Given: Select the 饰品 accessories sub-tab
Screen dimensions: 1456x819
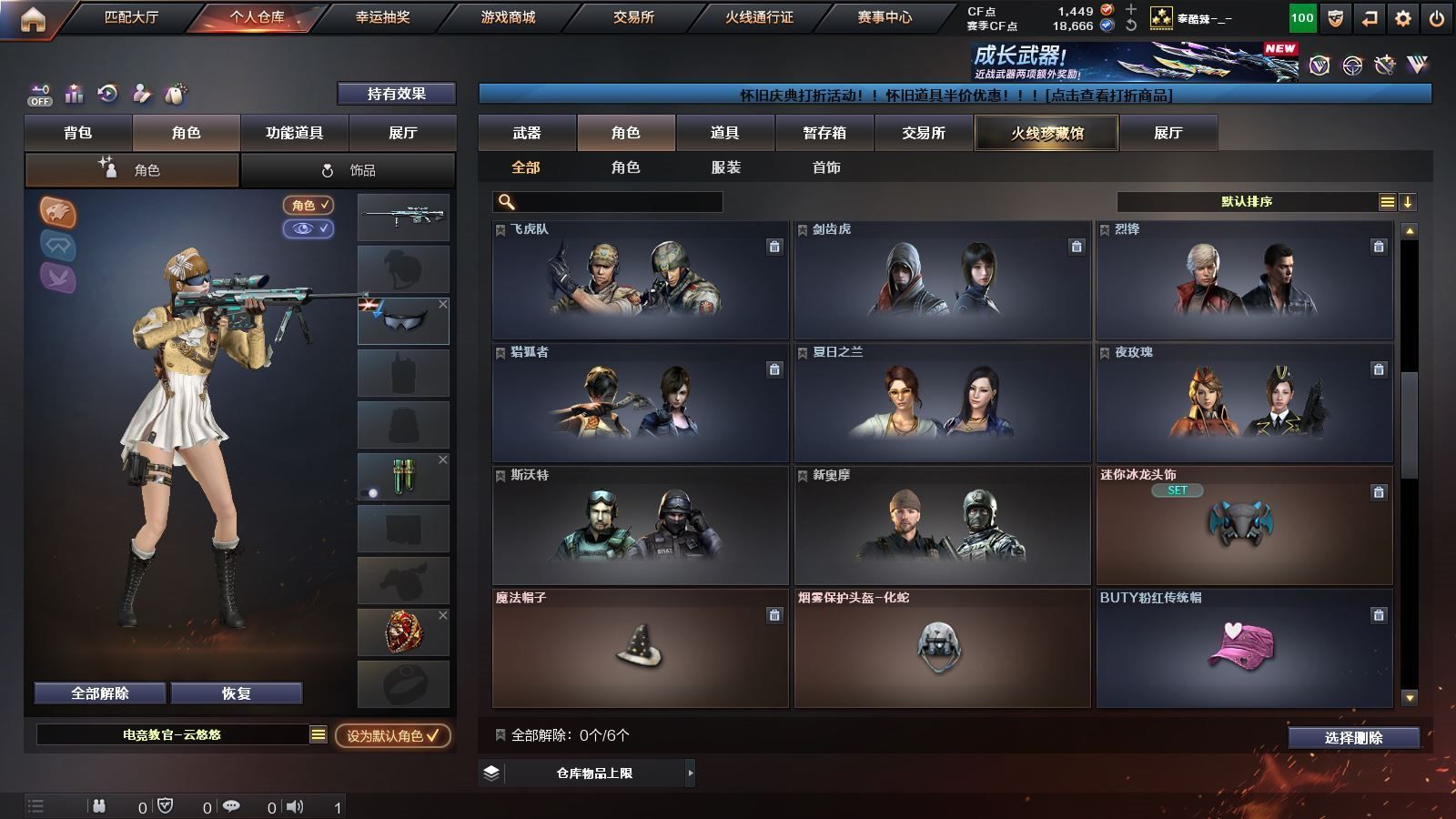Looking at the screenshot, I should click(349, 170).
